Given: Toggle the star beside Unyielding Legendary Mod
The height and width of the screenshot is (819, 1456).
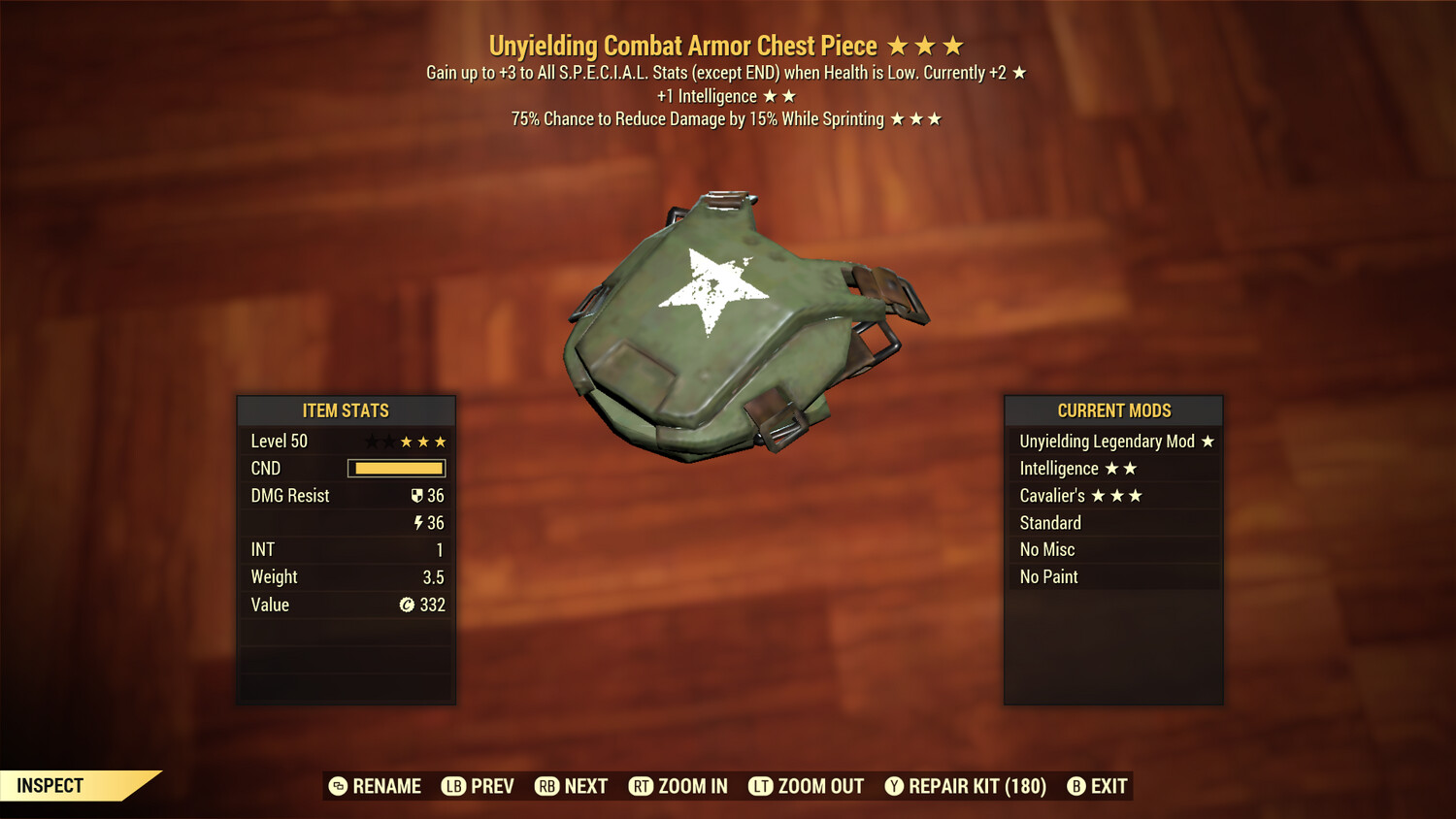Looking at the screenshot, I should coord(1208,441).
